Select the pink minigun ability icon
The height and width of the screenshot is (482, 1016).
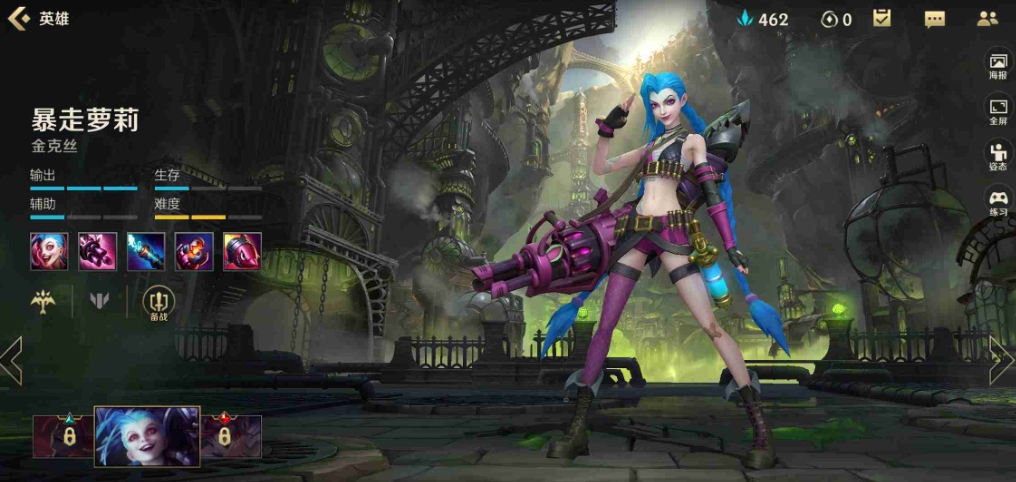[x=98, y=251]
